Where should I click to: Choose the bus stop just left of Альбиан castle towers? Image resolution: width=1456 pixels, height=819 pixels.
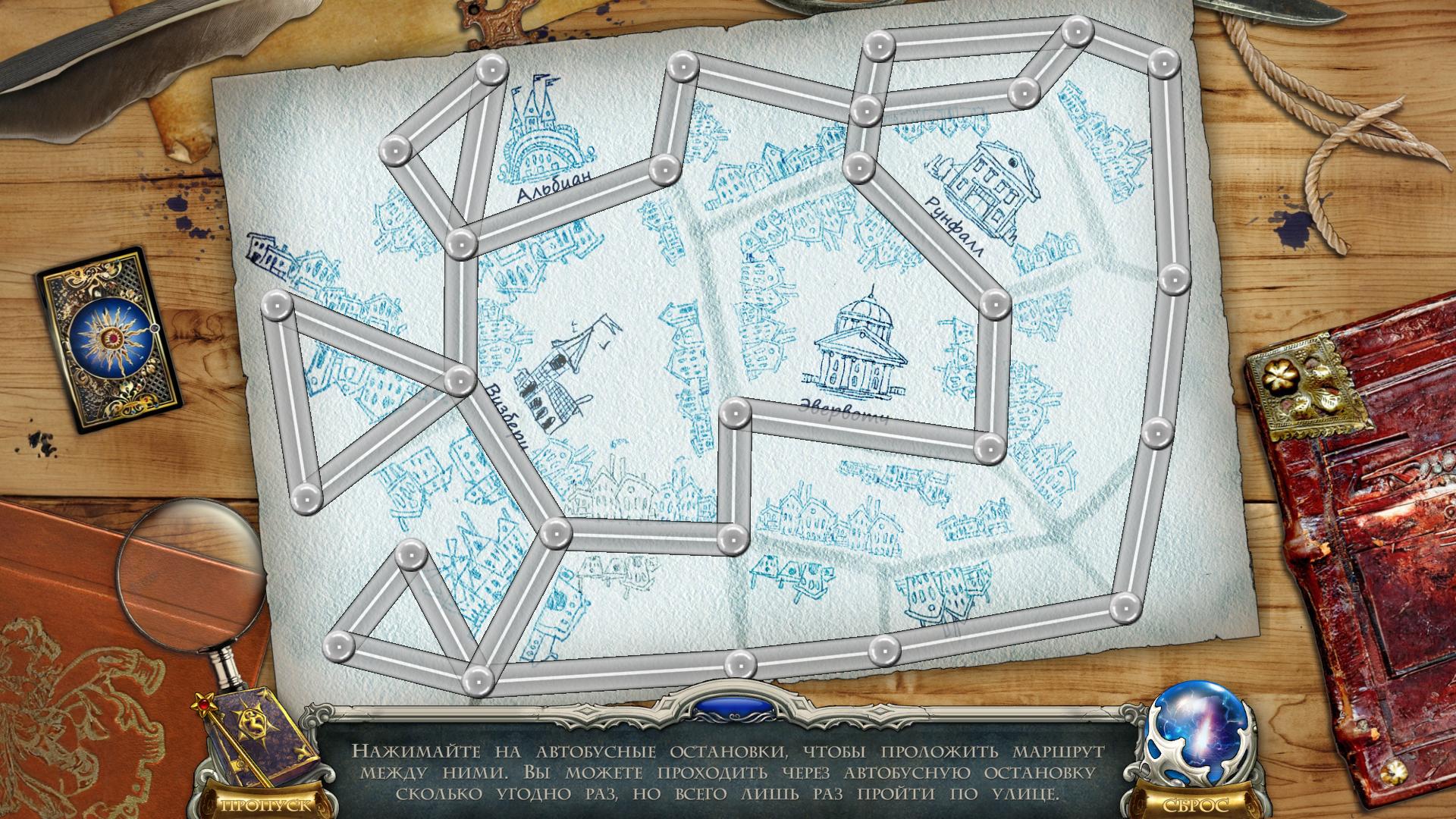[x=491, y=71]
